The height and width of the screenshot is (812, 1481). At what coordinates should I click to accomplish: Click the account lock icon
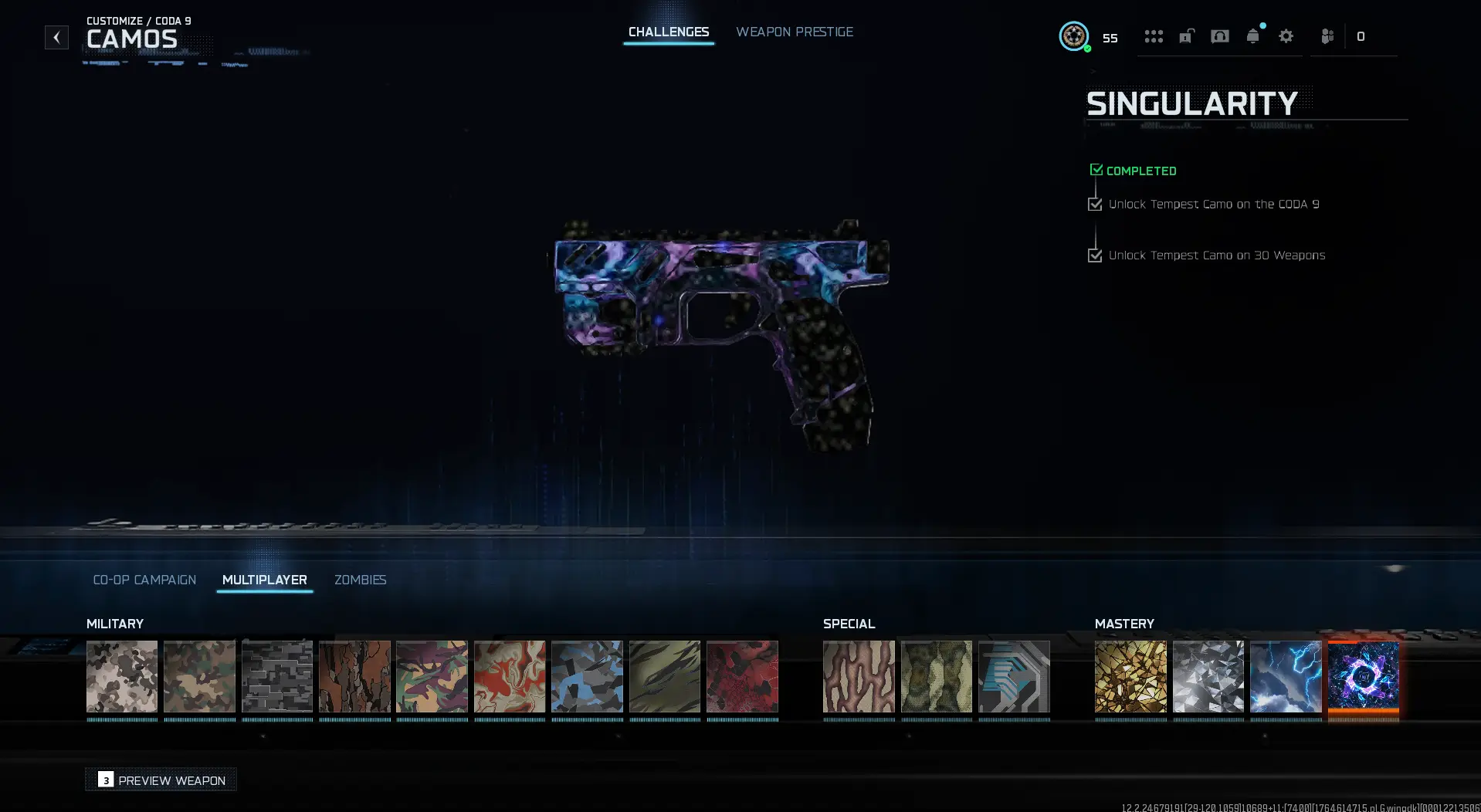pyautogui.click(x=1186, y=36)
